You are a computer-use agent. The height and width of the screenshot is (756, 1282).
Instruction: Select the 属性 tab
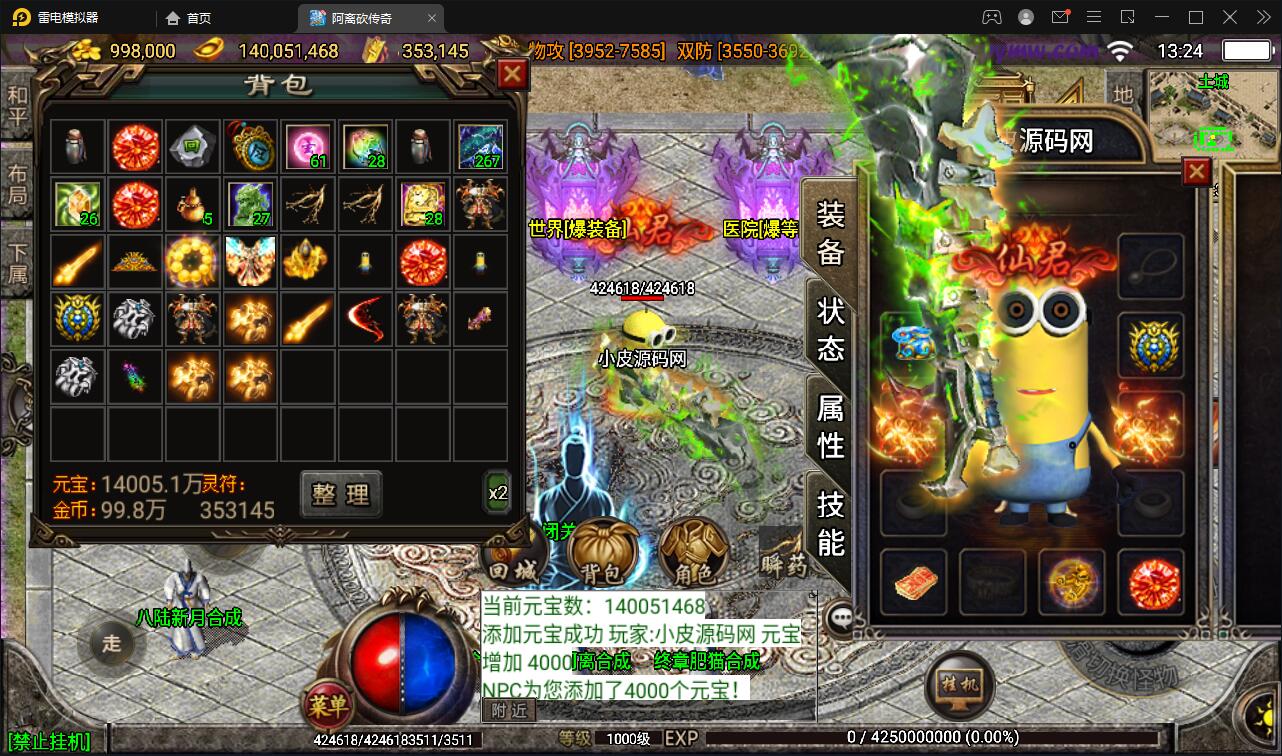coord(830,425)
